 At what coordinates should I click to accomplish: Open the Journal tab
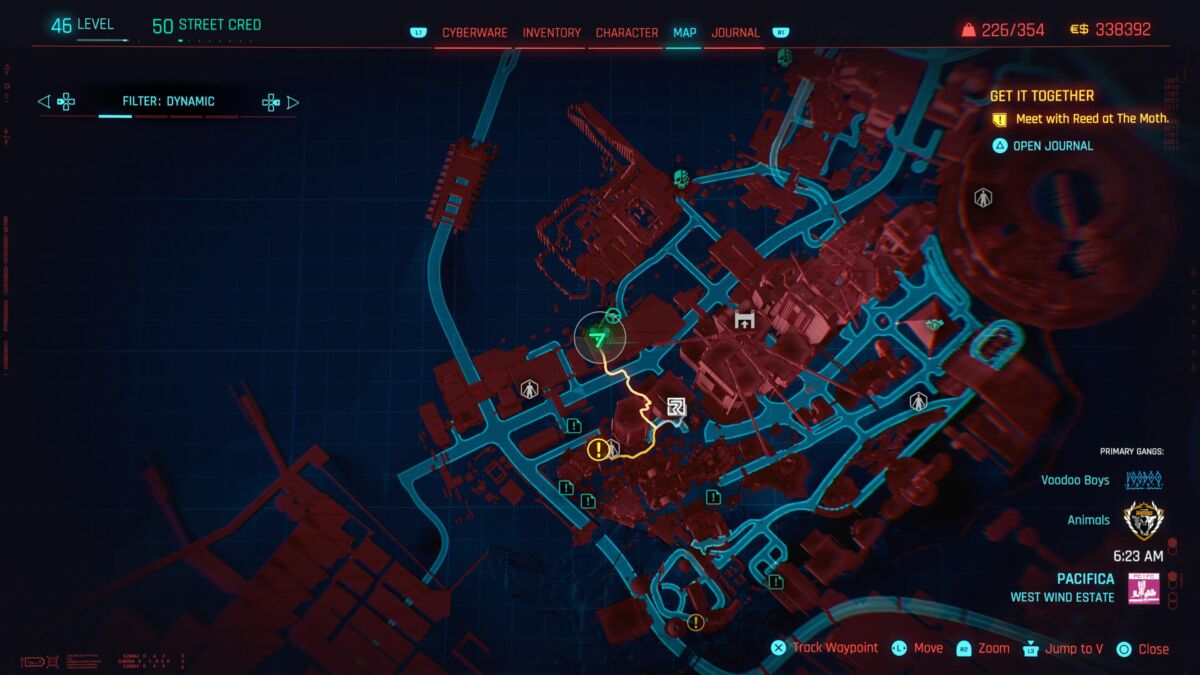(x=735, y=33)
